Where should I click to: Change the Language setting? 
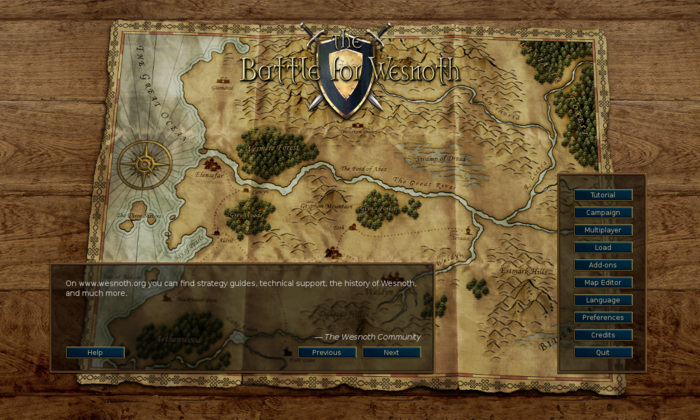point(603,300)
